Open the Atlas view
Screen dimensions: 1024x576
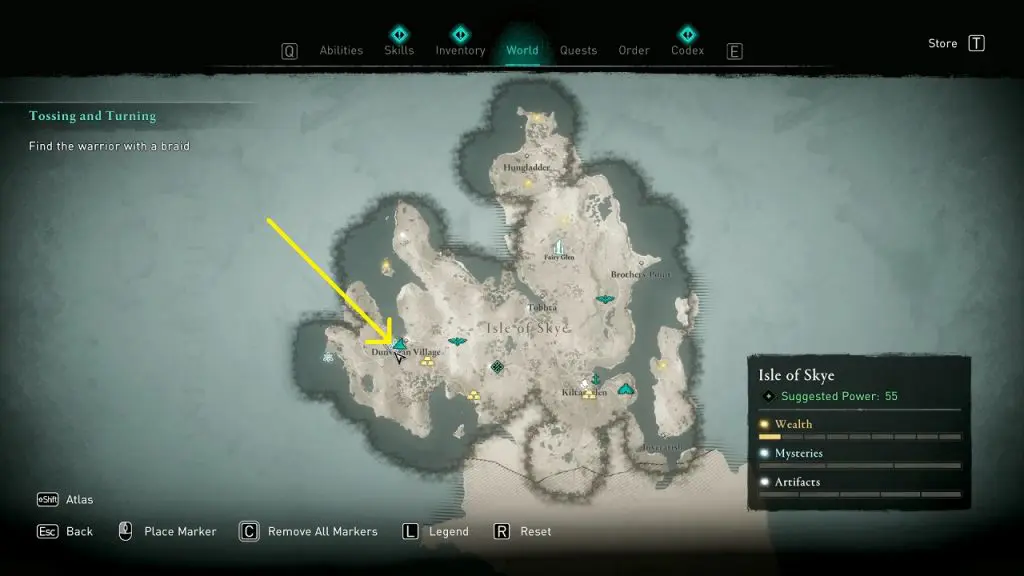pyautogui.click(x=79, y=500)
